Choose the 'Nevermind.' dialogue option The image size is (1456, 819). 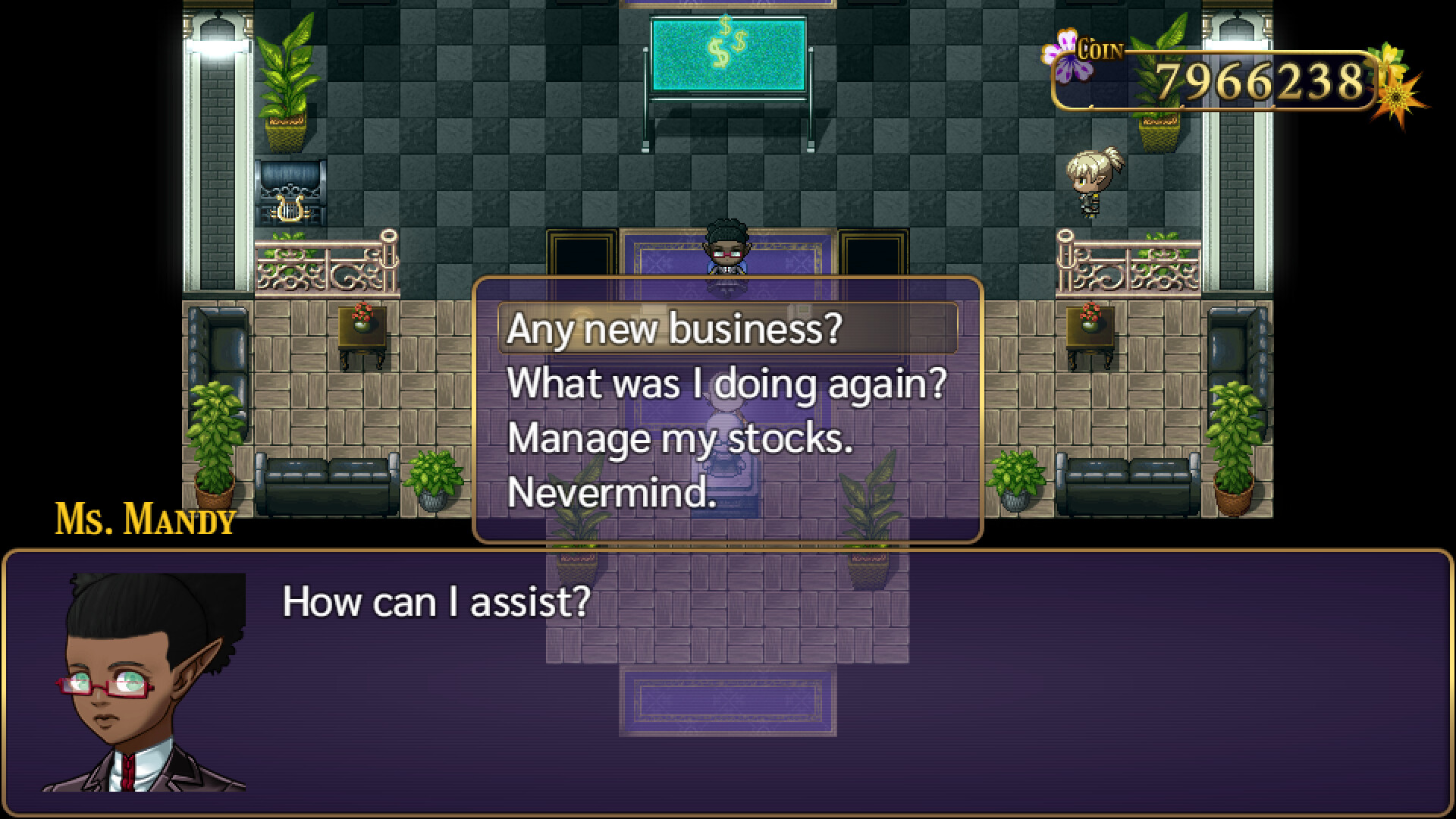coord(613,497)
